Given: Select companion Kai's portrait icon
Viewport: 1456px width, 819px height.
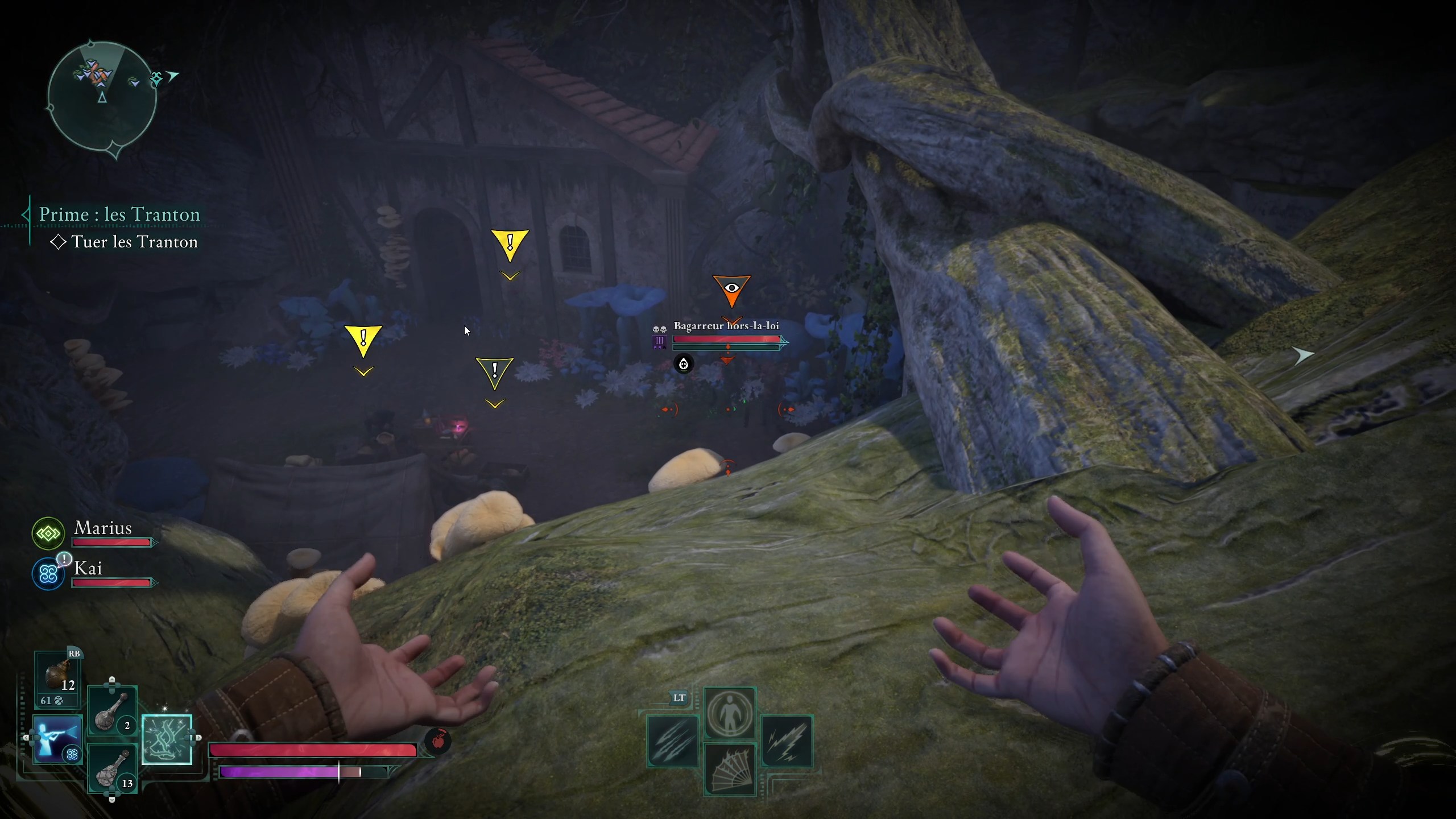Looking at the screenshot, I should [48, 574].
